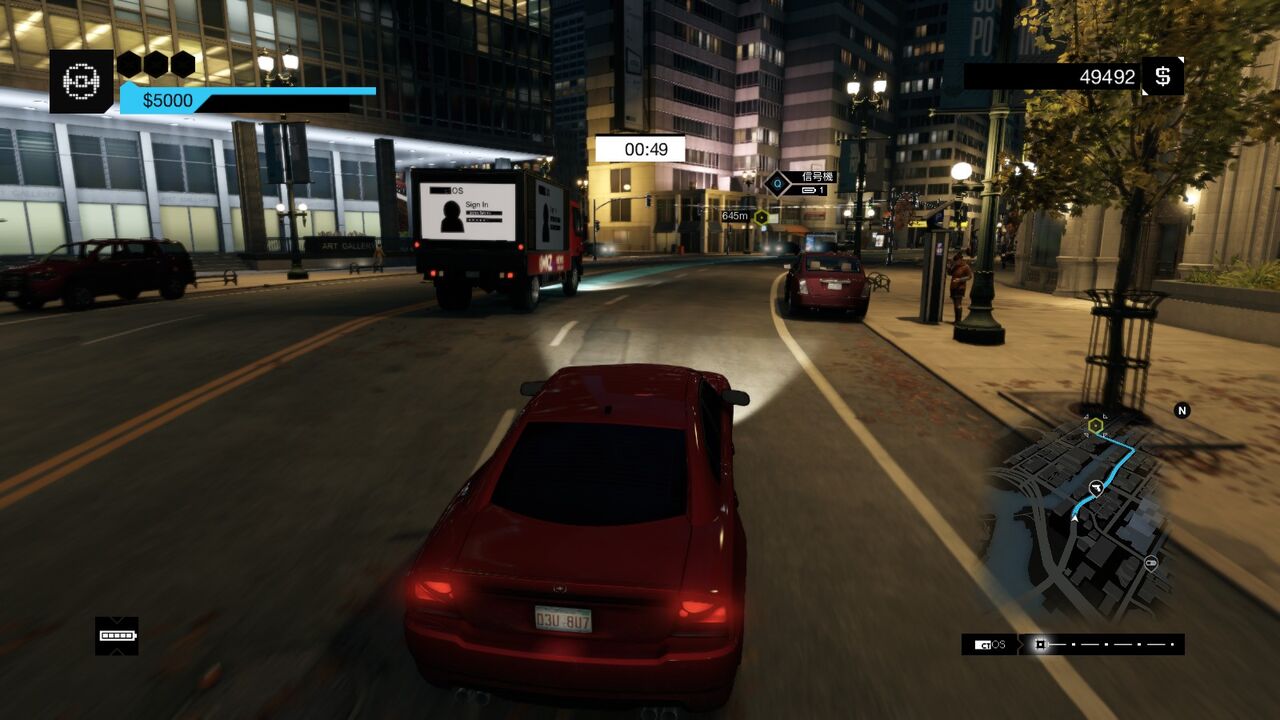Image resolution: width=1280 pixels, height=720 pixels.
Task: Select the yellow hexagon waypoint on the minimap
Action: coord(1095,426)
